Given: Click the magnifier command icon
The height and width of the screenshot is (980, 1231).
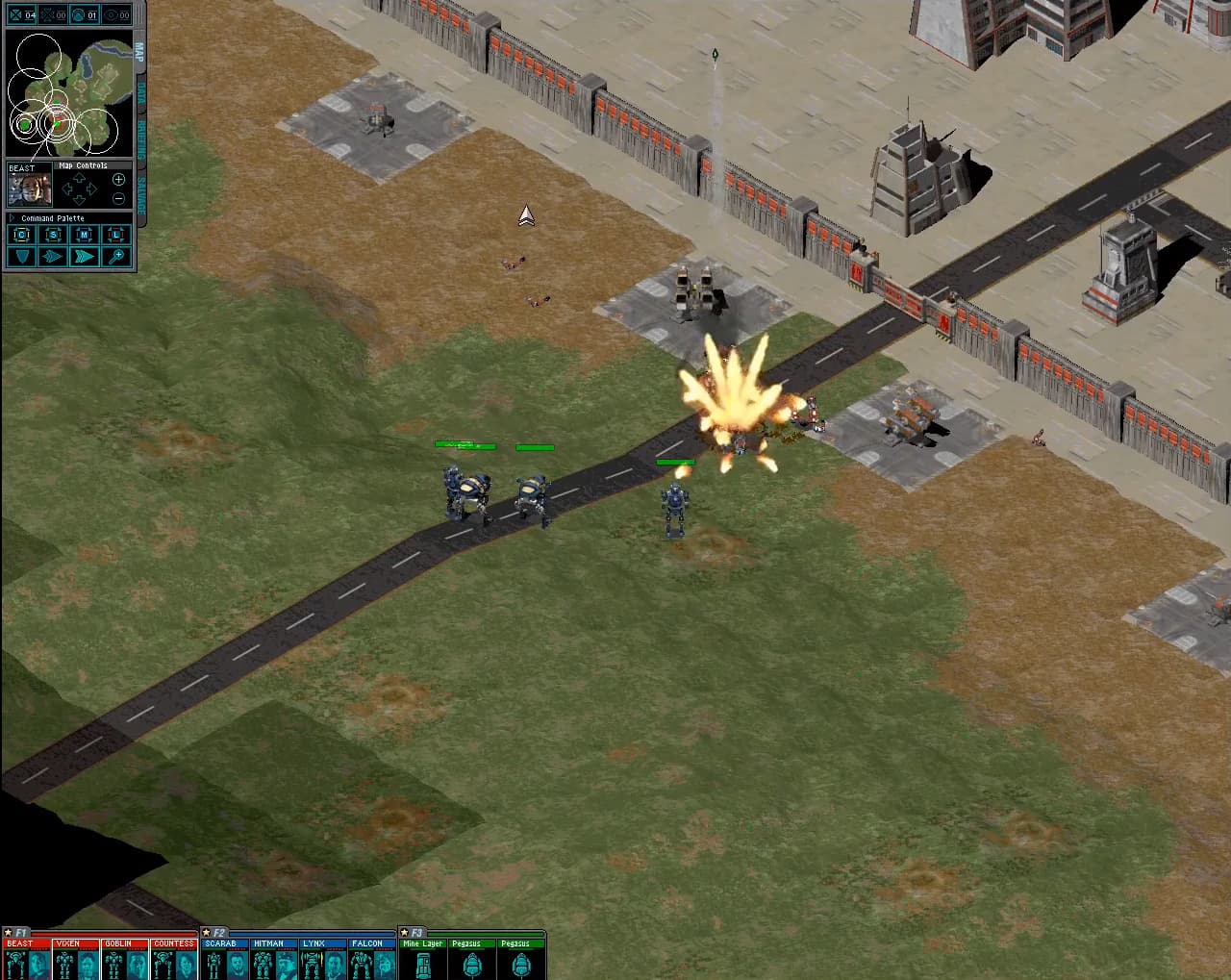Looking at the screenshot, I should [x=116, y=256].
